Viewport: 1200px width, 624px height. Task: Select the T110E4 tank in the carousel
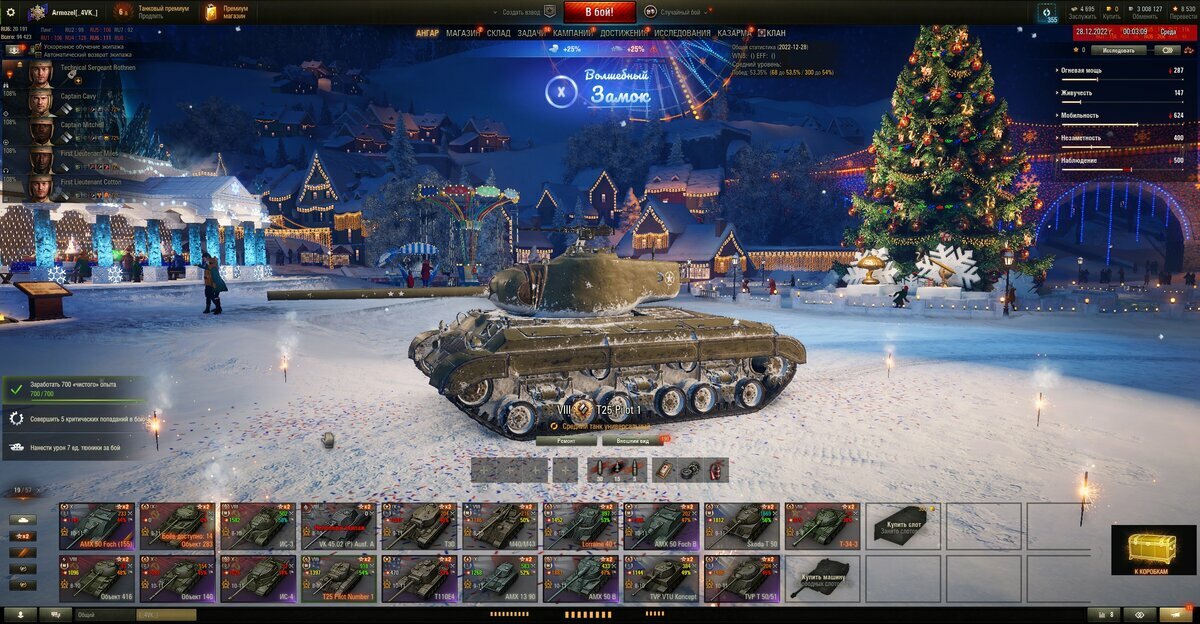pos(420,580)
